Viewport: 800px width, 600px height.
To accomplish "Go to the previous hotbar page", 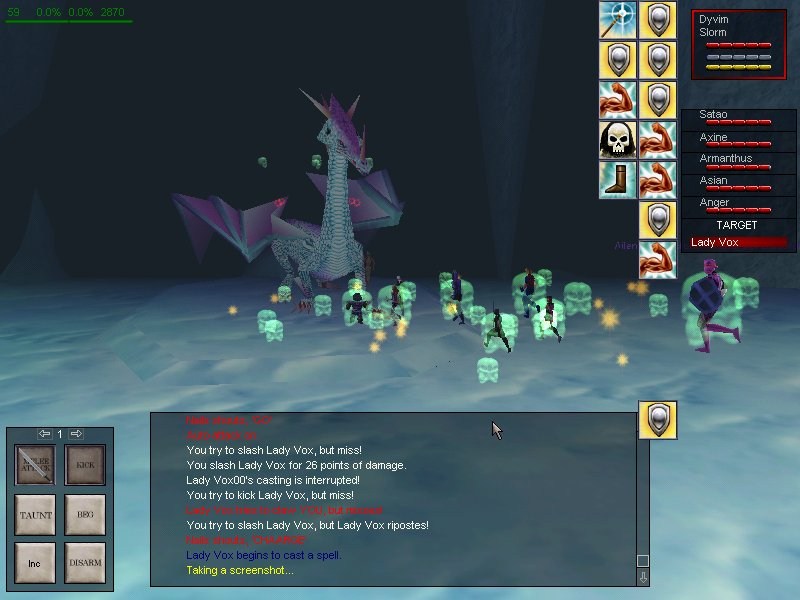I will pyautogui.click(x=44, y=434).
